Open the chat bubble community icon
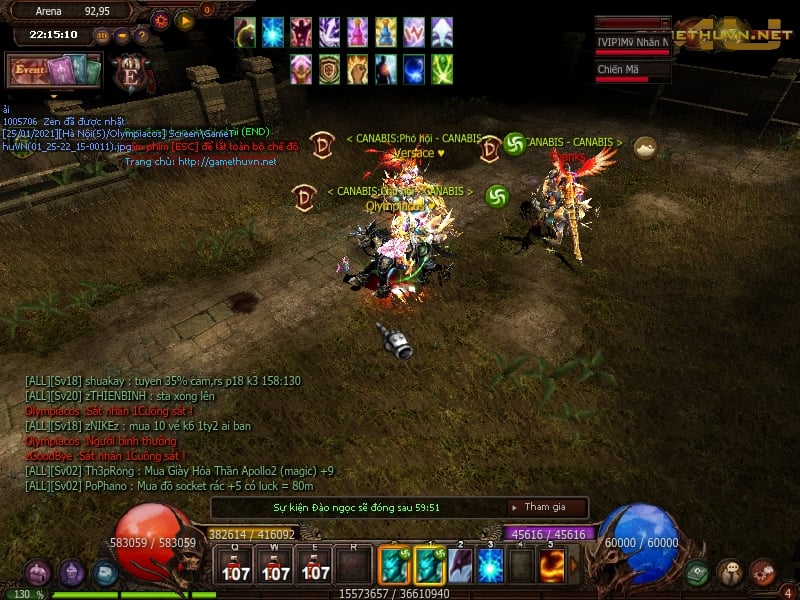This screenshot has height=600, width=800. 730,573
